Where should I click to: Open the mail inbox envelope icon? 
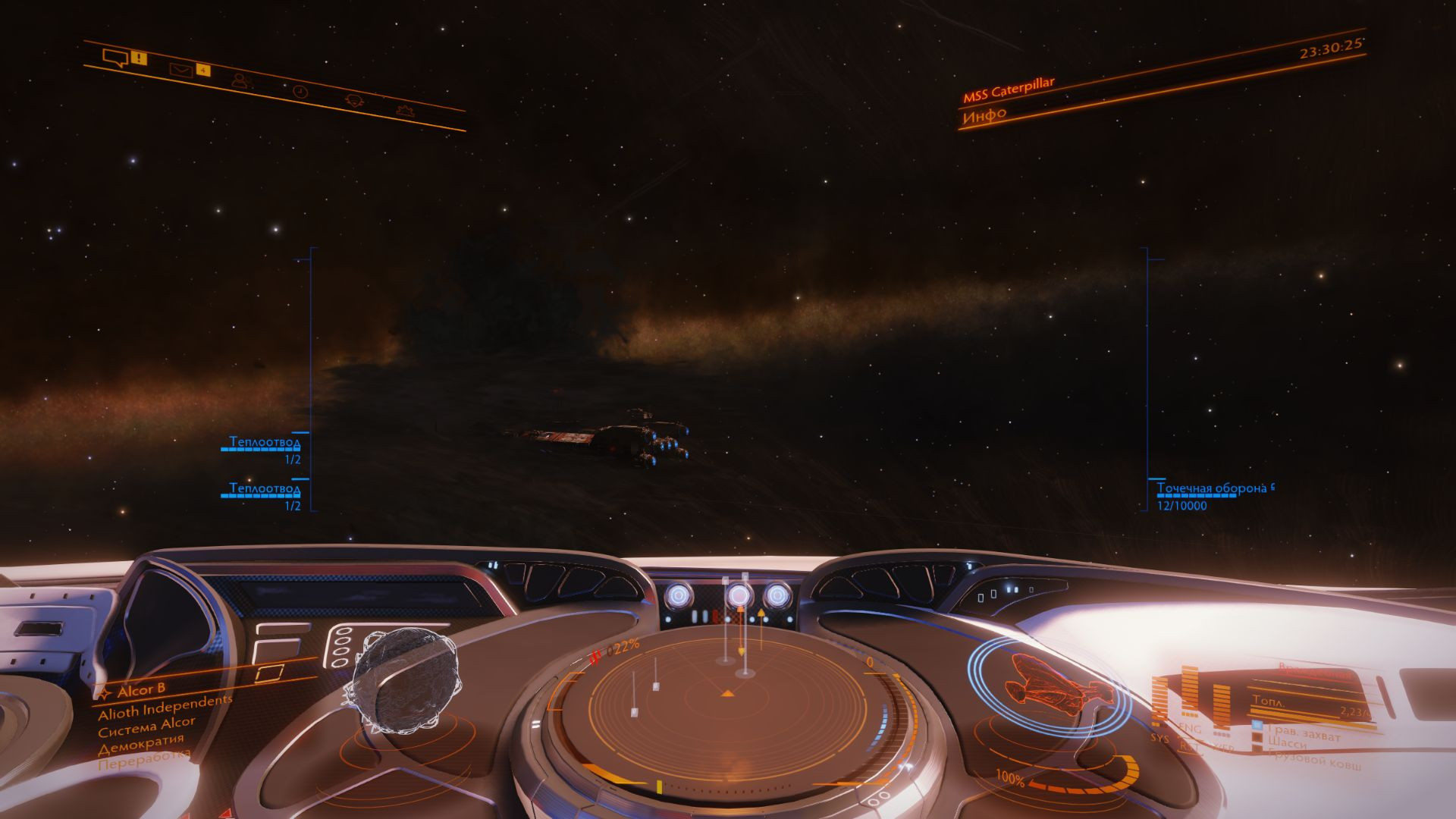pyautogui.click(x=180, y=71)
